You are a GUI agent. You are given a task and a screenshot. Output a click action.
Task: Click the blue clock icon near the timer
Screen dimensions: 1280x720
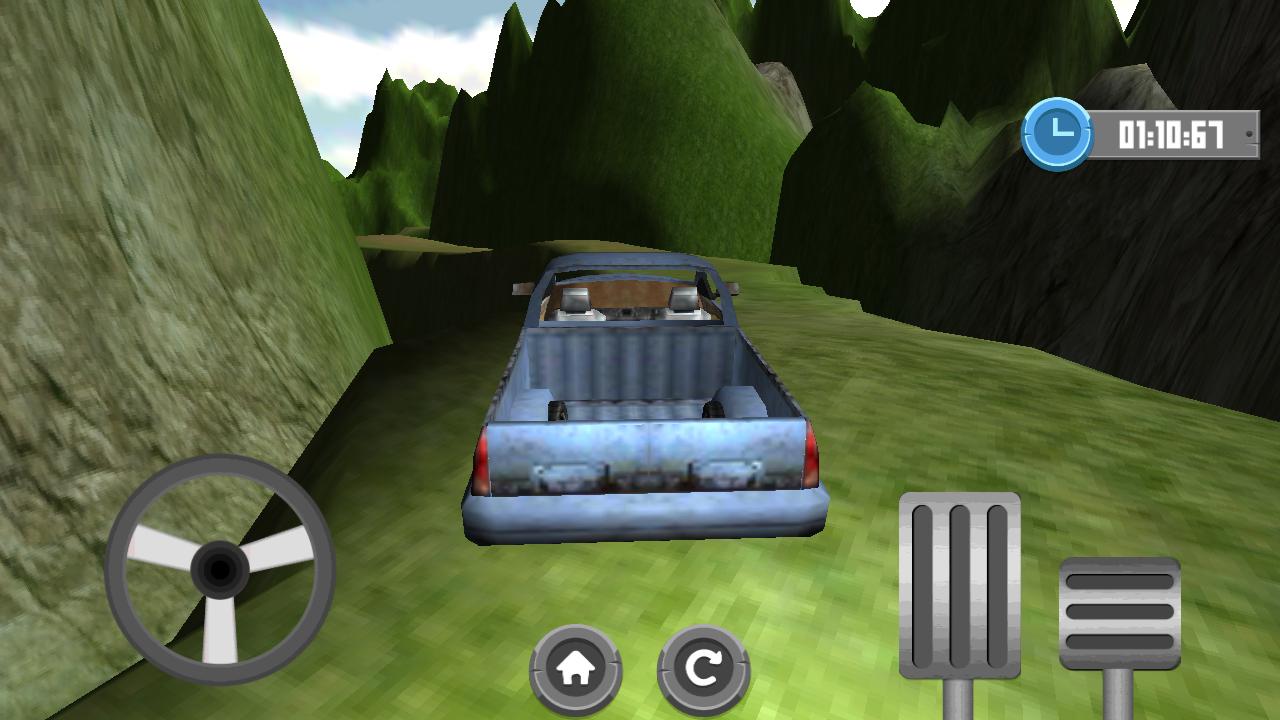[x=1060, y=130]
